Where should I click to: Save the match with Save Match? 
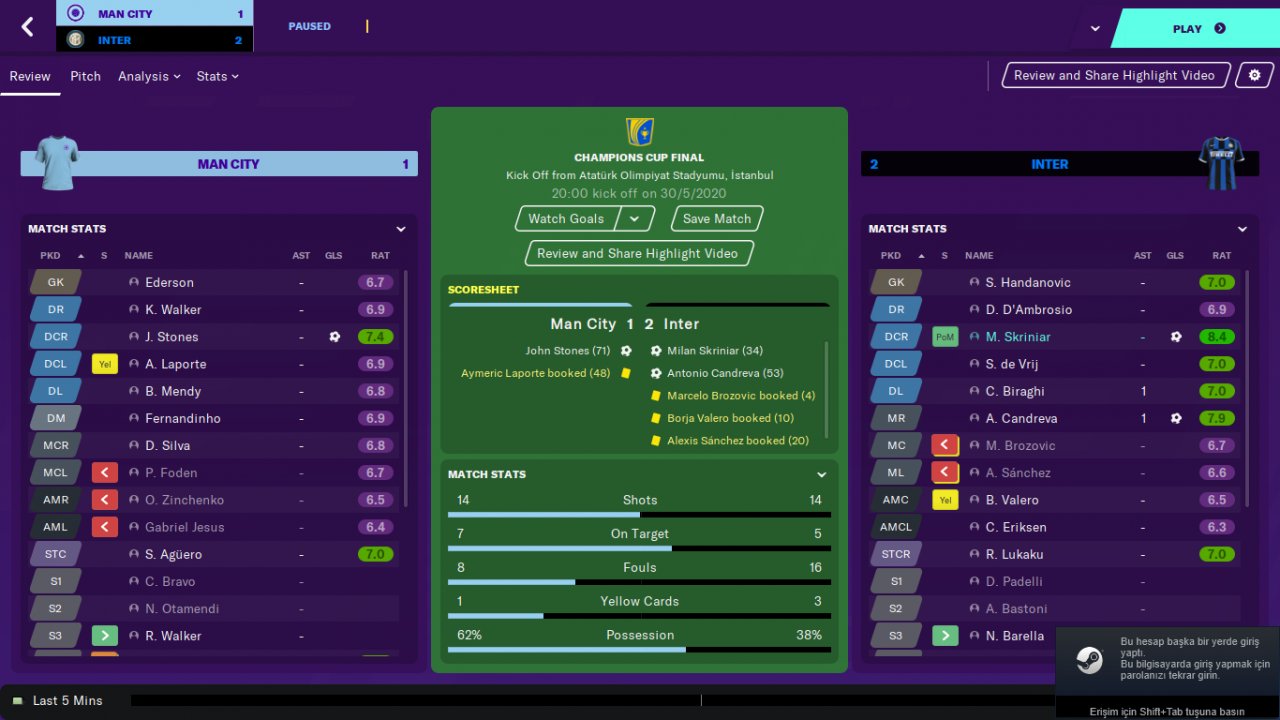pyautogui.click(x=717, y=219)
